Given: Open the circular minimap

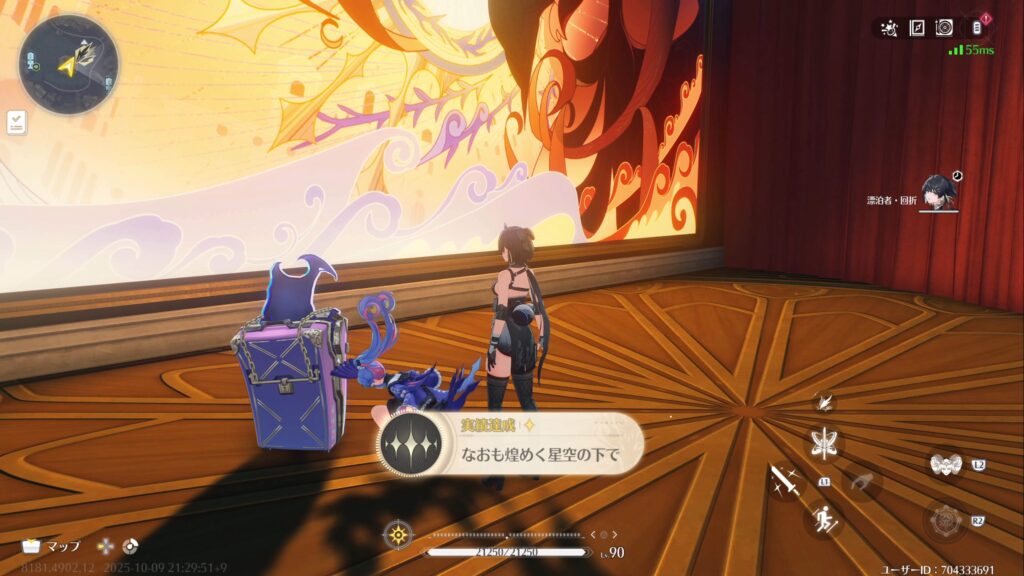Looking at the screenshot, I should pyautogui.click(x=68, y=64).
